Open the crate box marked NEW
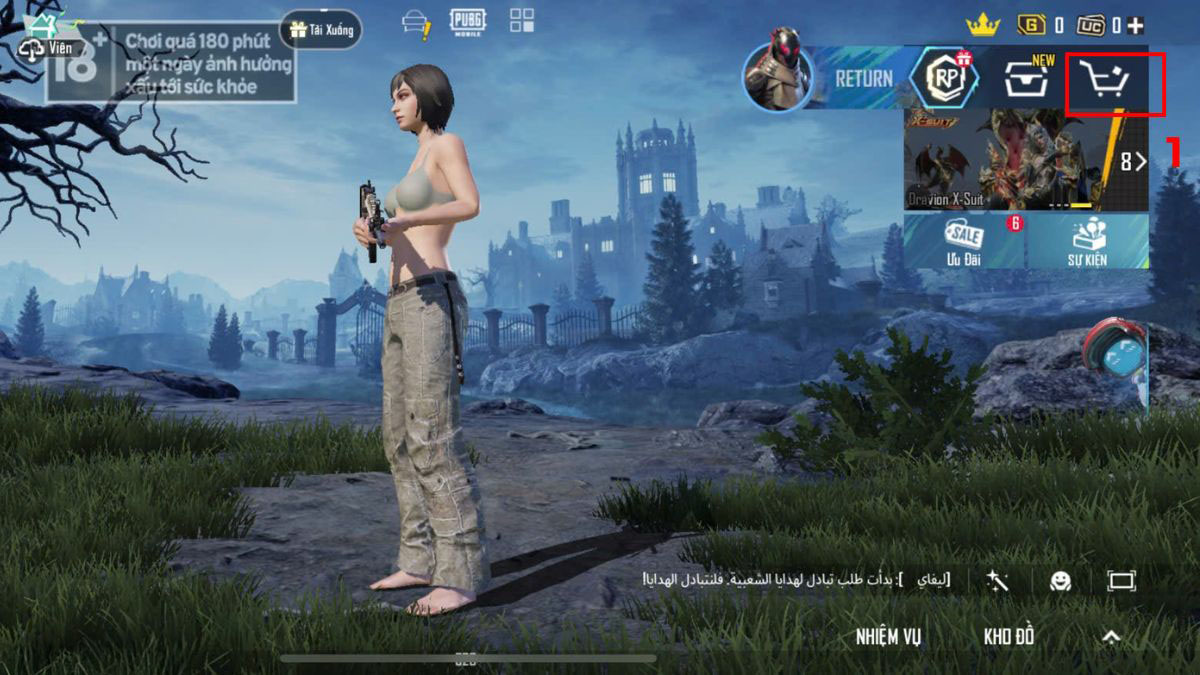Image resolution: width=1200 pixels, height=675 pixels. click(1026, 80)
